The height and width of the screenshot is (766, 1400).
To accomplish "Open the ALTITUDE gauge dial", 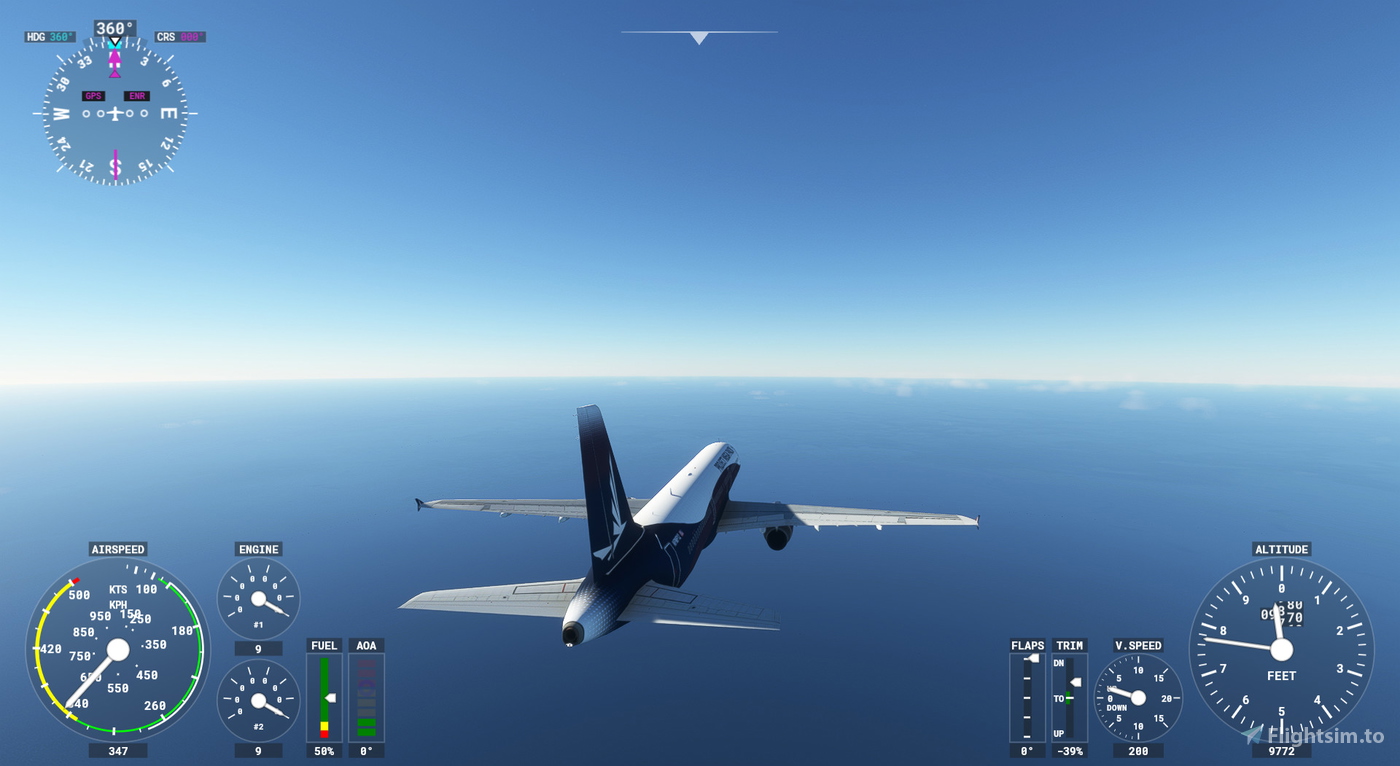I will pyautogui.click(x=1281, y=650).
